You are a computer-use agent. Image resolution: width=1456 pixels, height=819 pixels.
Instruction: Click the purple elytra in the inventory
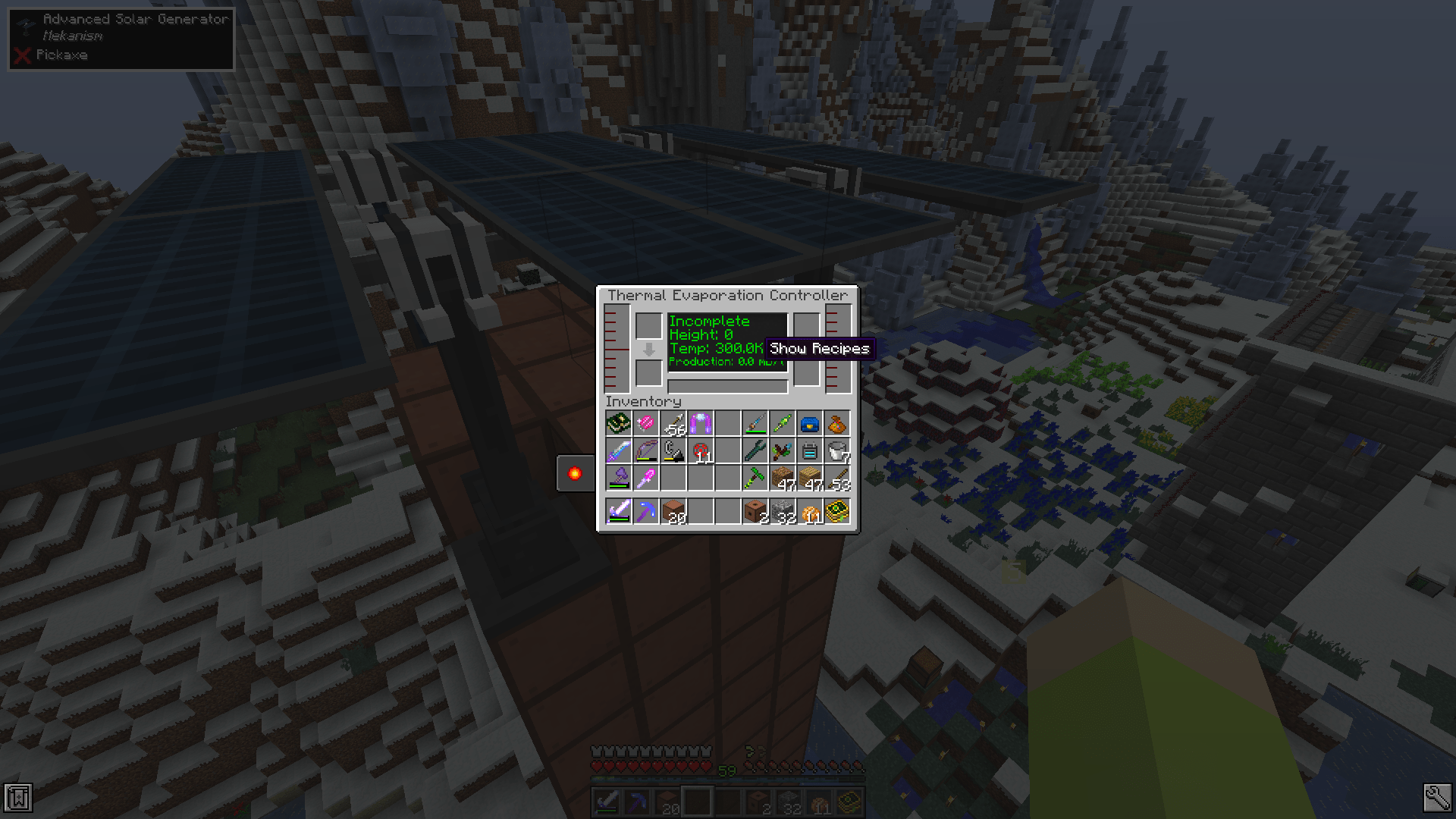(x=701, y=422)
